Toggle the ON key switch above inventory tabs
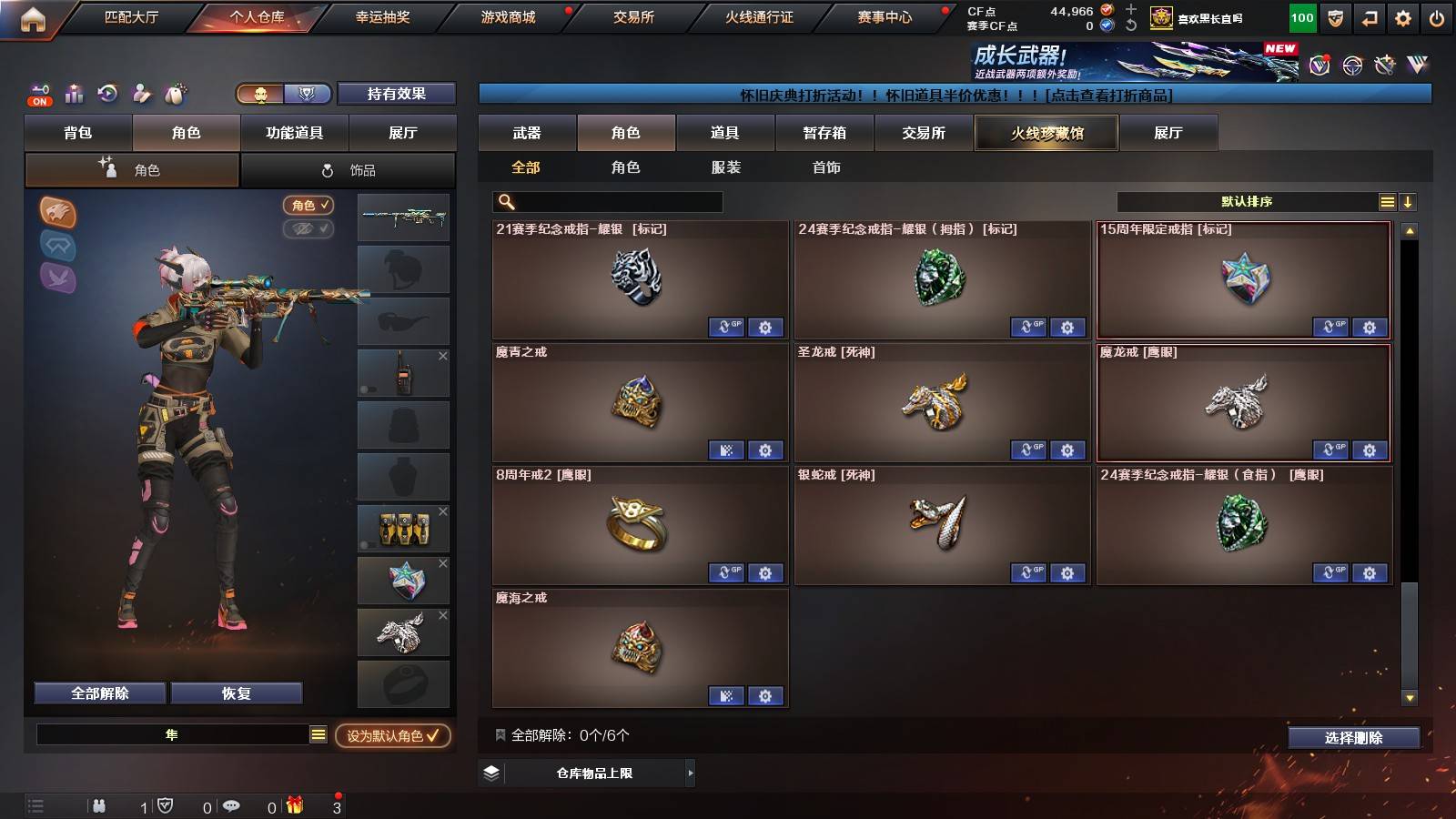The image size is (1456, 819). click(38, 94)
